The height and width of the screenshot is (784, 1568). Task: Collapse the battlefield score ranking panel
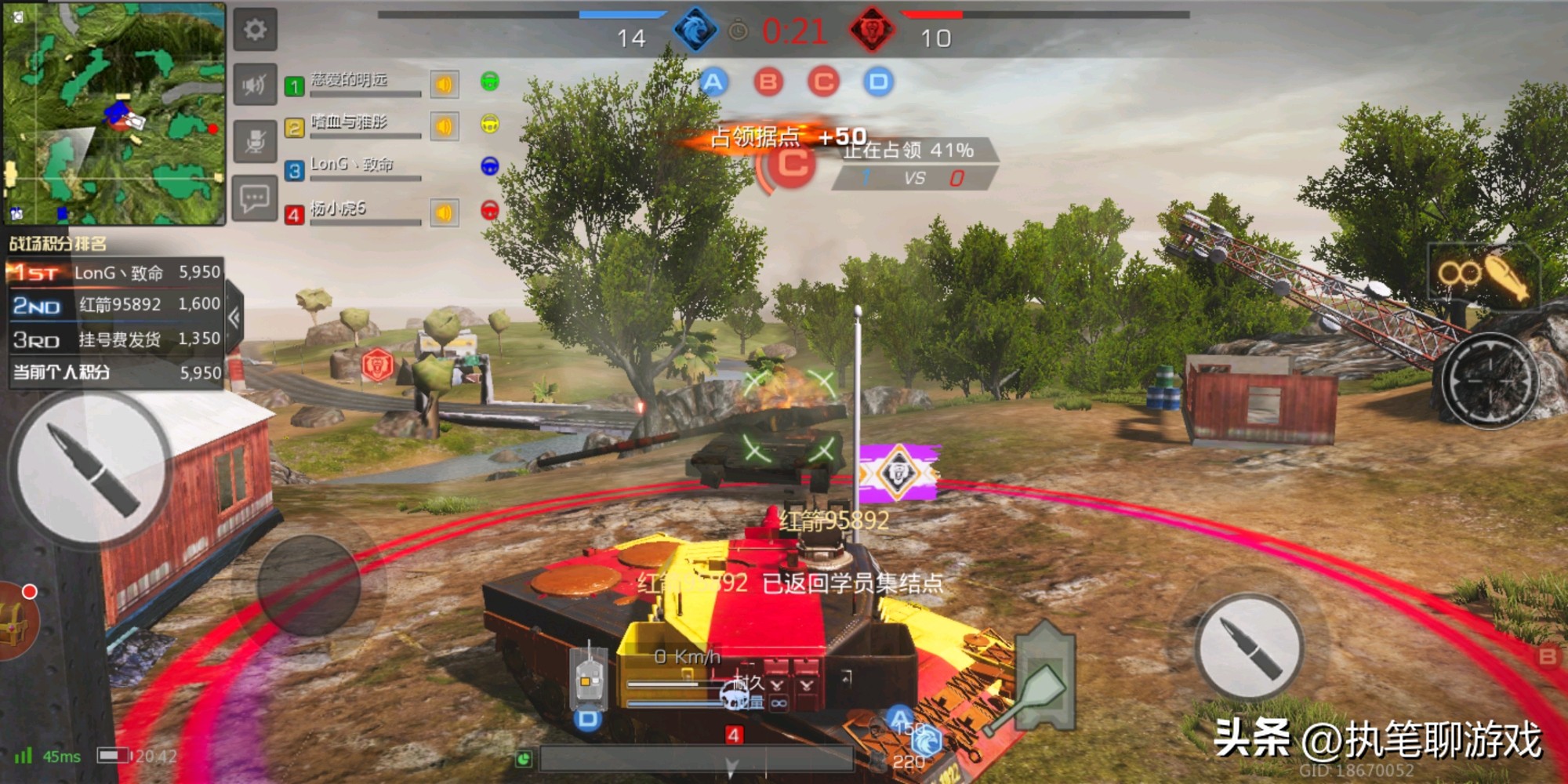[234, 318]
